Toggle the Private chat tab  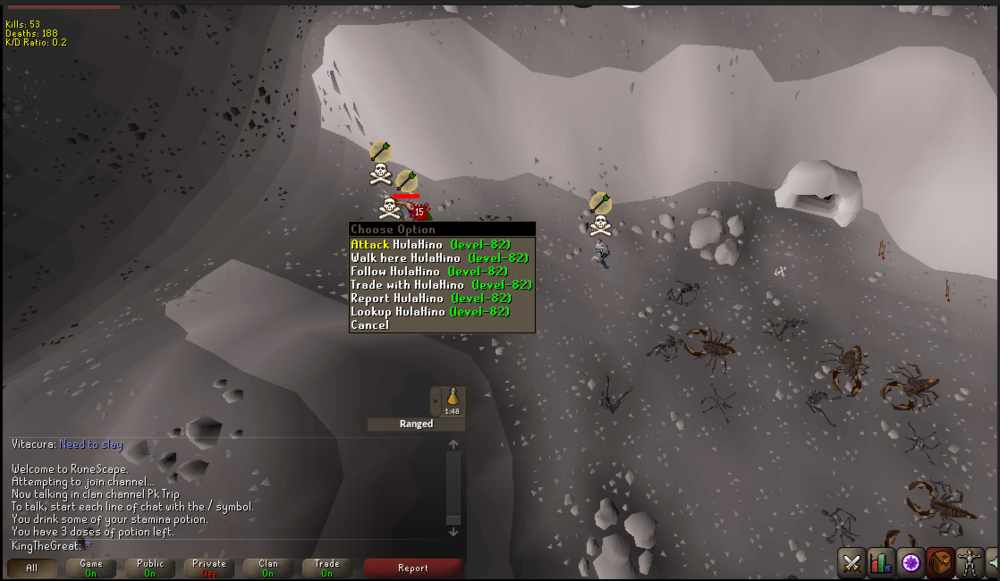tap(209, 568)
